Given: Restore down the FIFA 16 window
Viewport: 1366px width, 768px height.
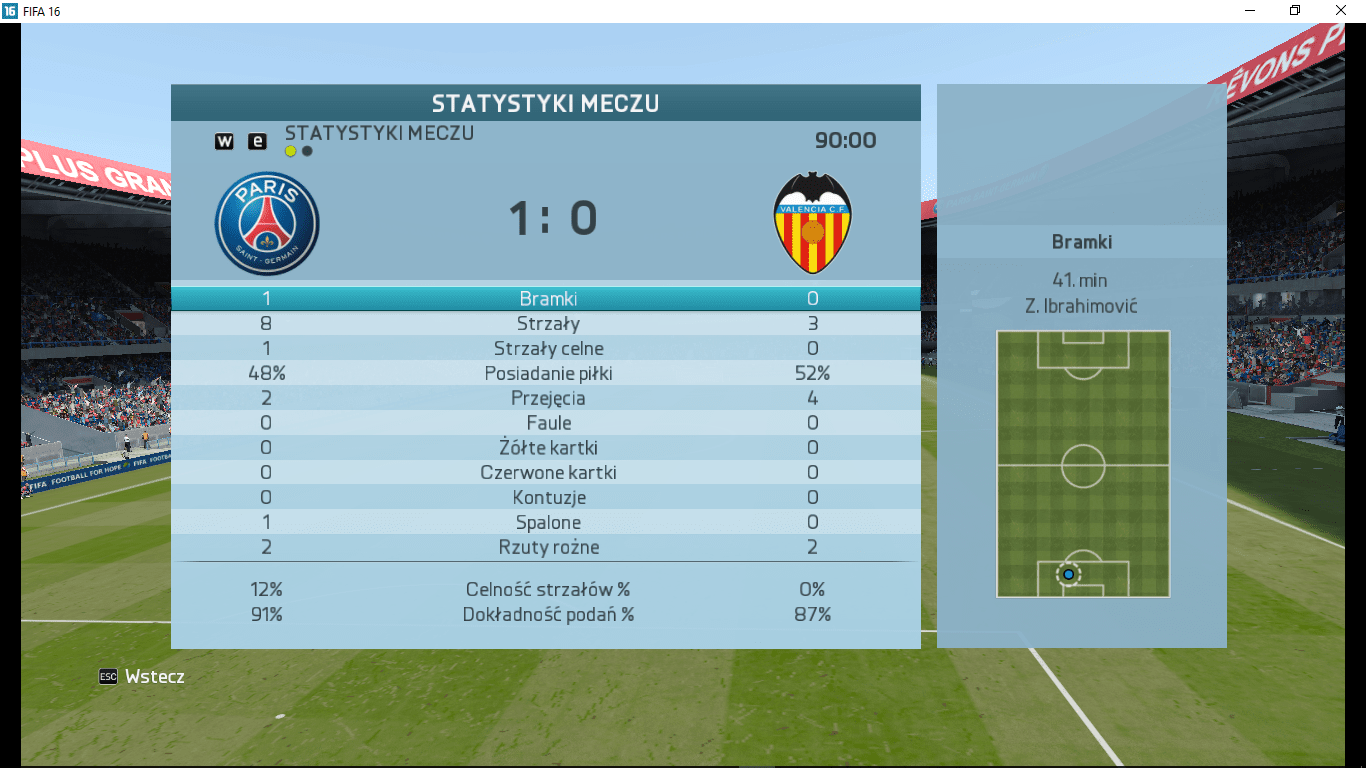Looking at the screenshot, I should pos(1295,10).
